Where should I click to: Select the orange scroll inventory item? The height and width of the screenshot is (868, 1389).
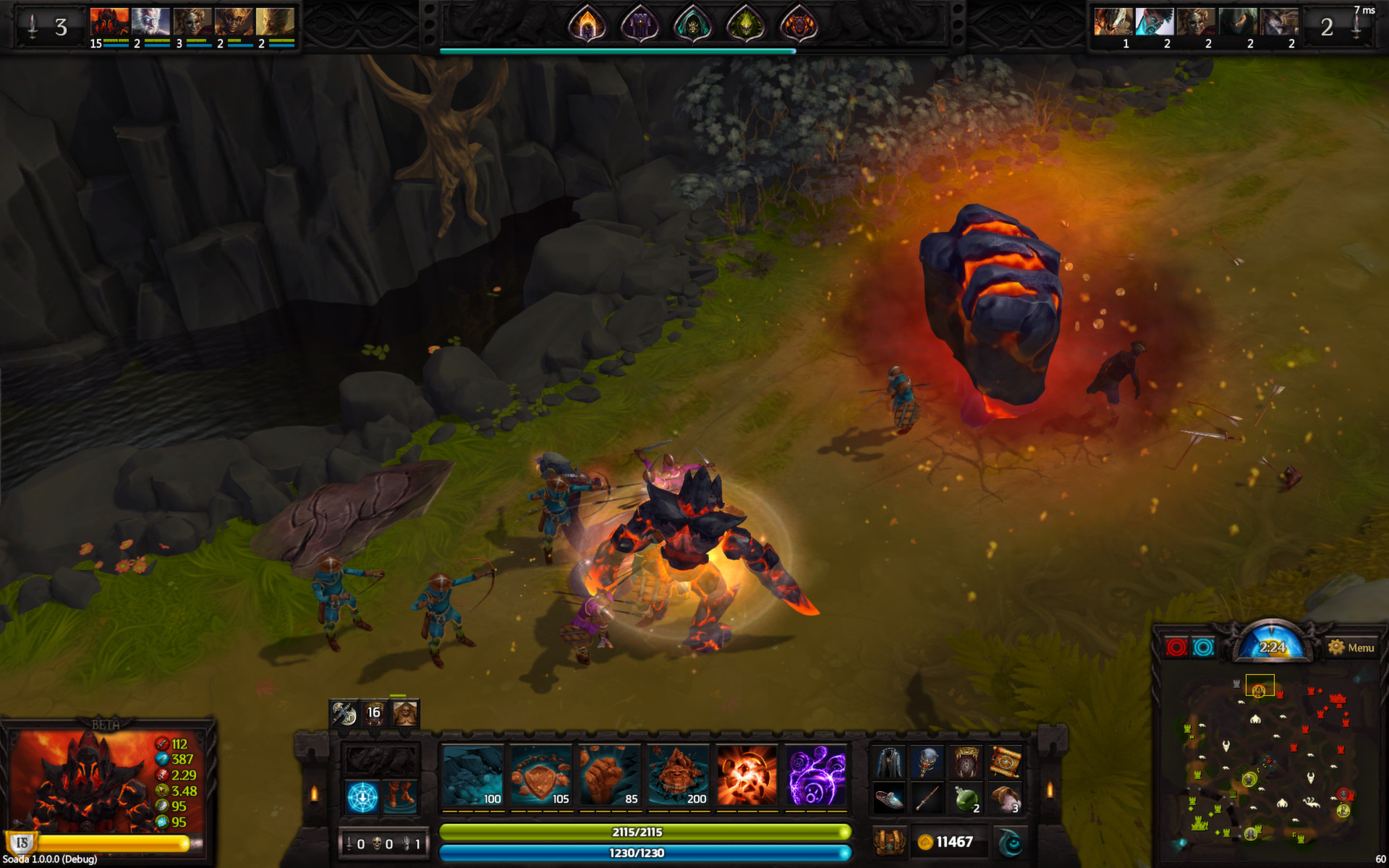1005,762
